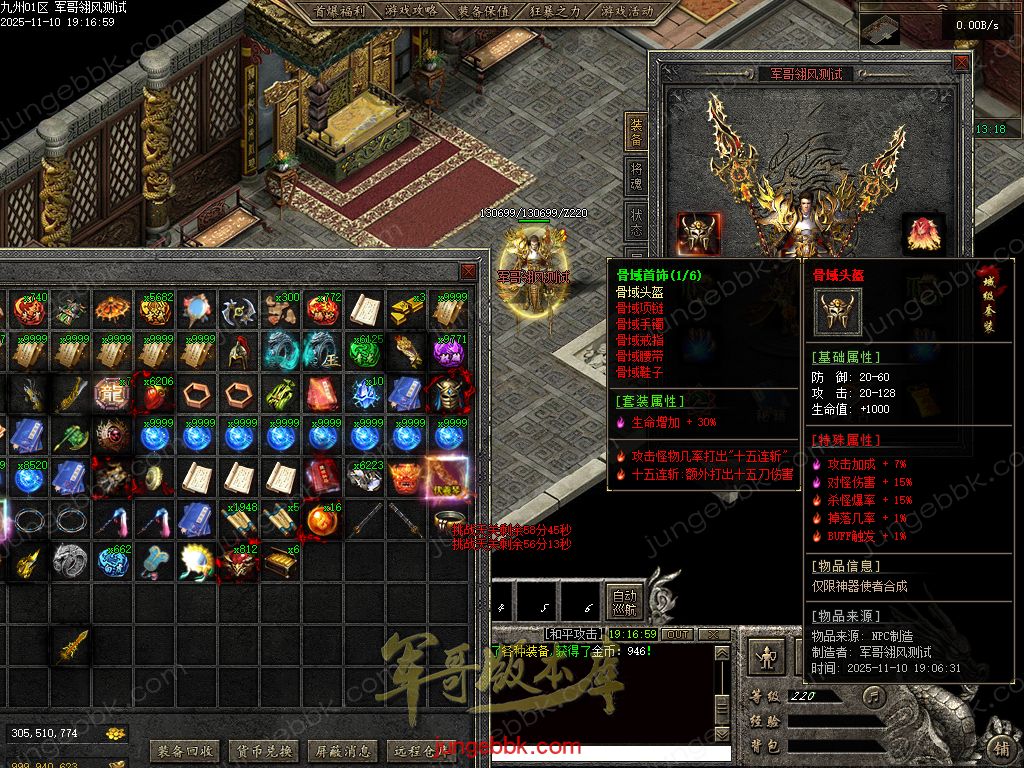Viewport: 1024px width, 768px height.
Task: Close the inventory bag window
Action: (x=468, y=272)
